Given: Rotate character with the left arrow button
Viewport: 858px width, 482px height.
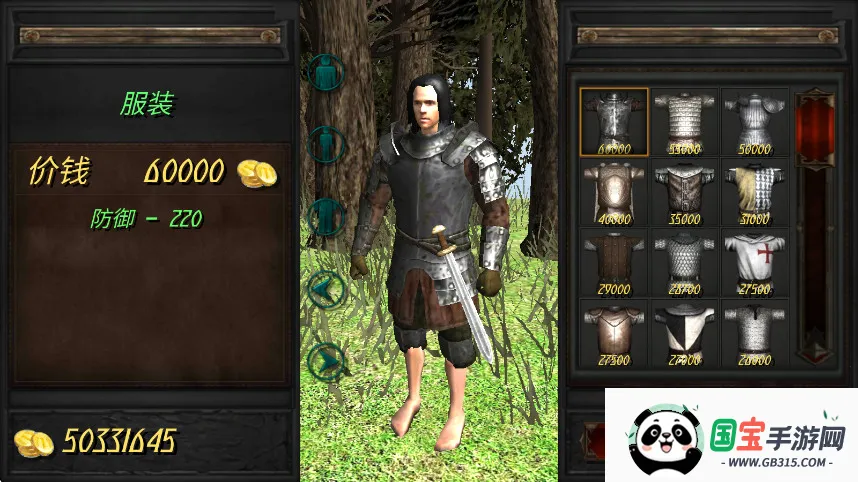Looking at the screenshot, I should coord(327,291).
